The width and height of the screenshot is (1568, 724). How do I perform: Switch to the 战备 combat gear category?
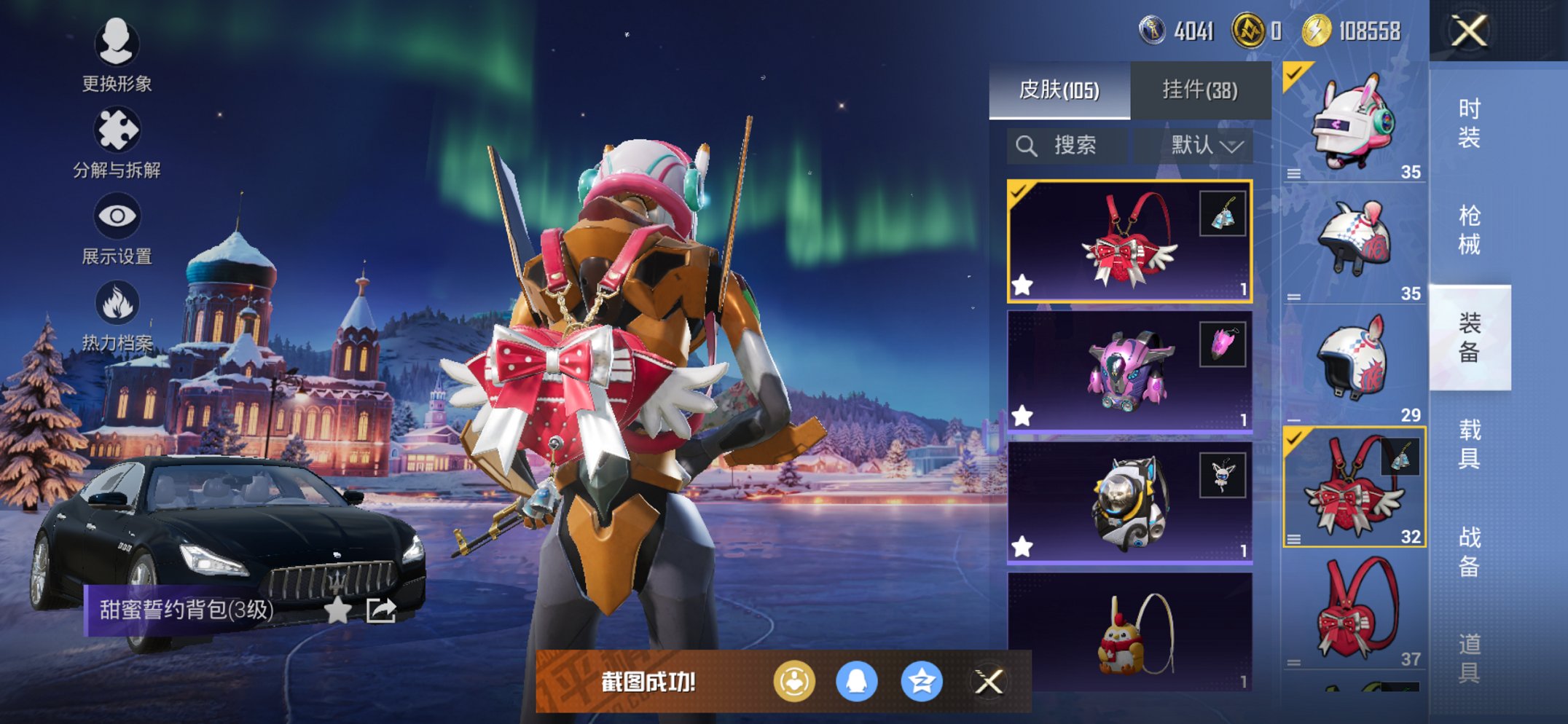point(1469,551)
